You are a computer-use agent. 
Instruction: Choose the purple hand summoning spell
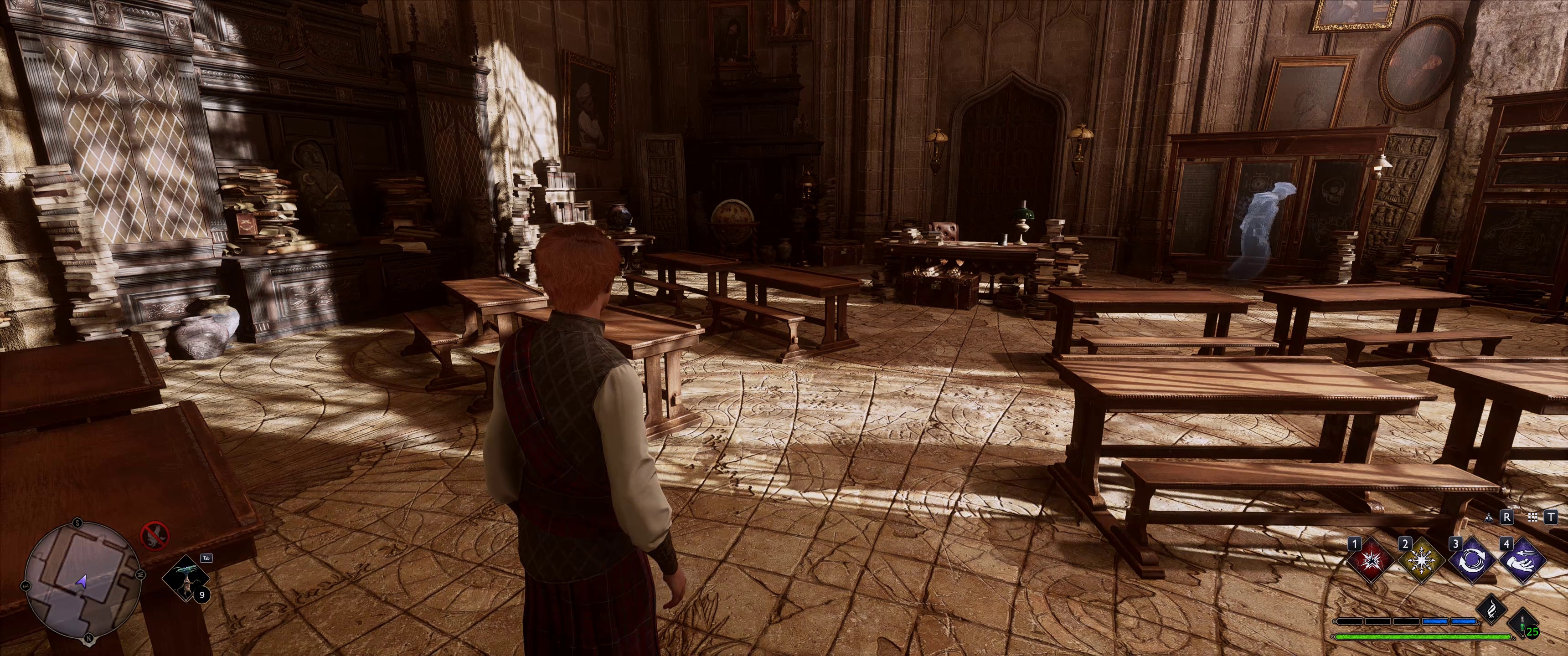1524,561
